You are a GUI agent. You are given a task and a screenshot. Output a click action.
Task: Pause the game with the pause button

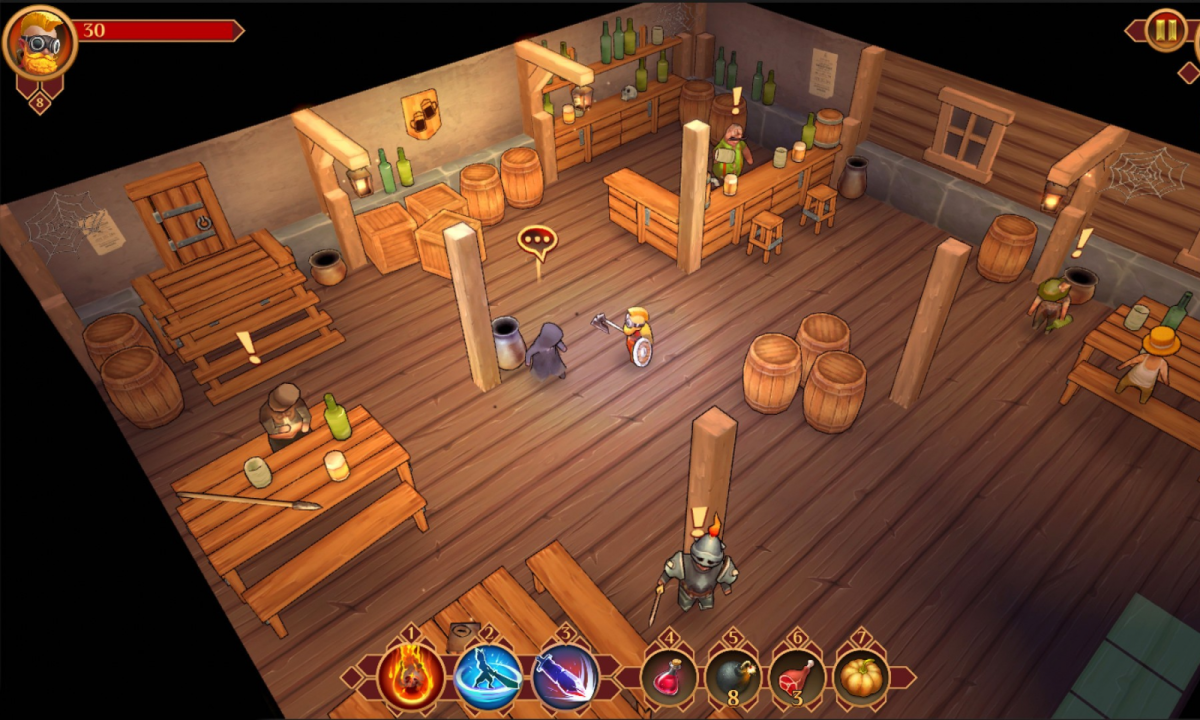pos(1165,30)
